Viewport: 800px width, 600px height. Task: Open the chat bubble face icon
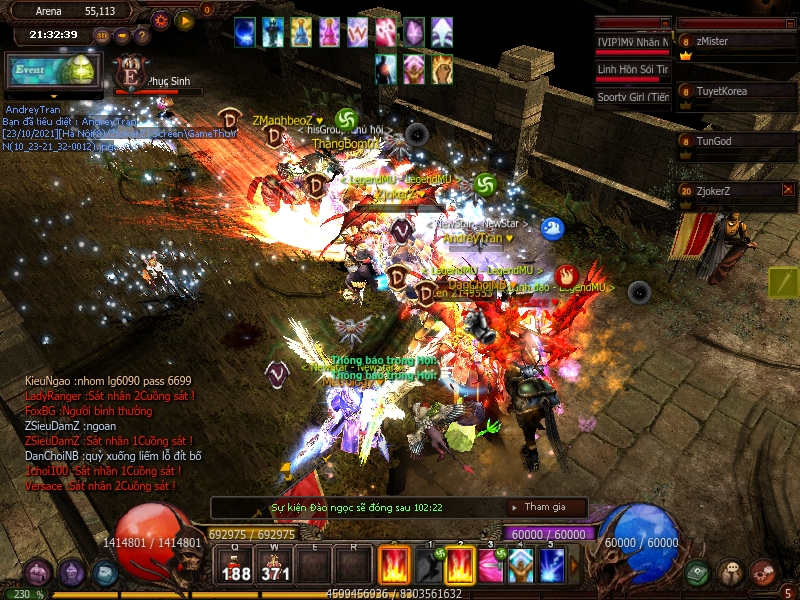point(731,573)
